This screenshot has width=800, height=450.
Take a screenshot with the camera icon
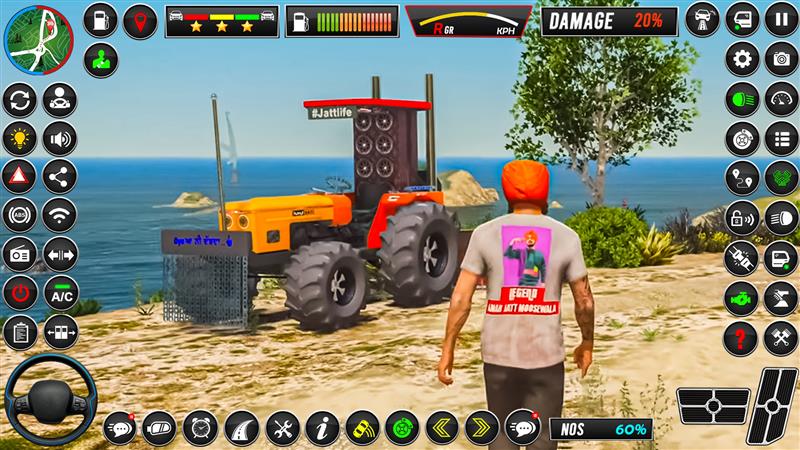(780, 58)
